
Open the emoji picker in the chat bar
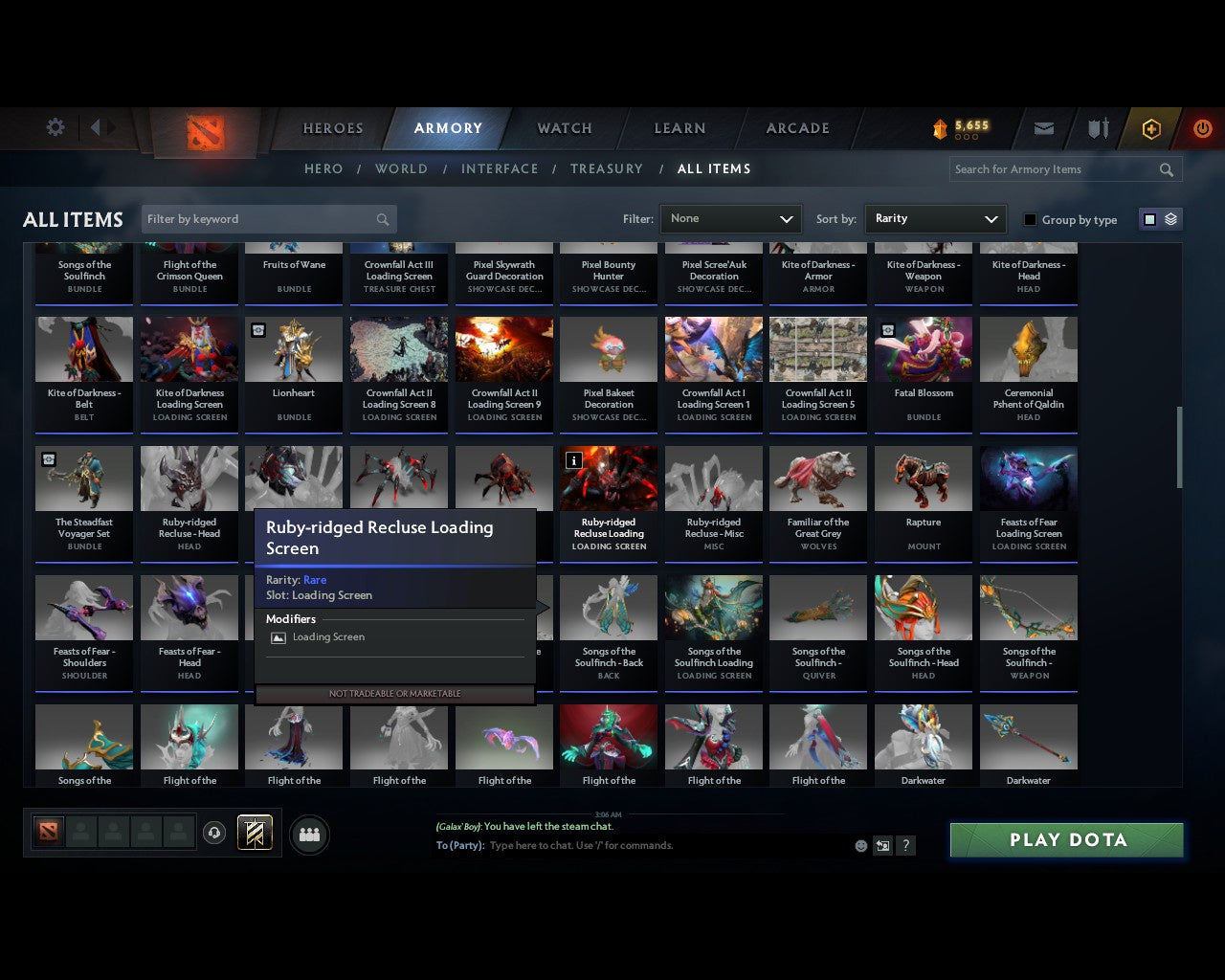tap(859, 845)
